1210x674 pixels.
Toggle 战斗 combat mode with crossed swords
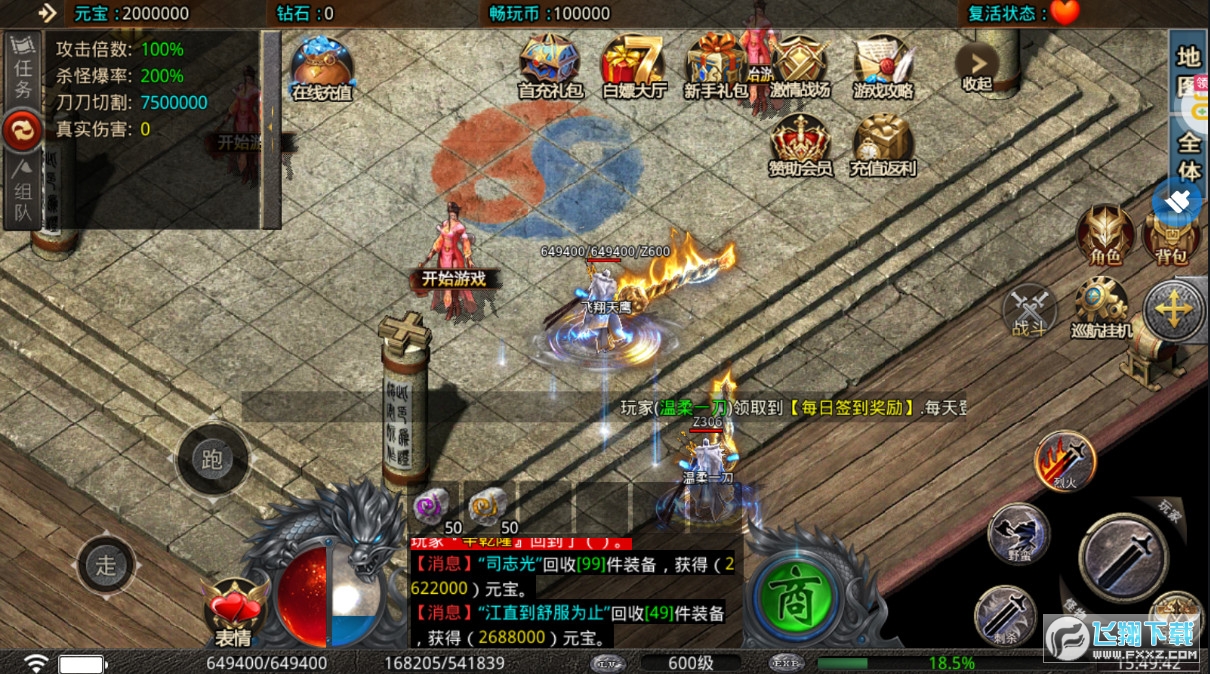point(1029,309)
